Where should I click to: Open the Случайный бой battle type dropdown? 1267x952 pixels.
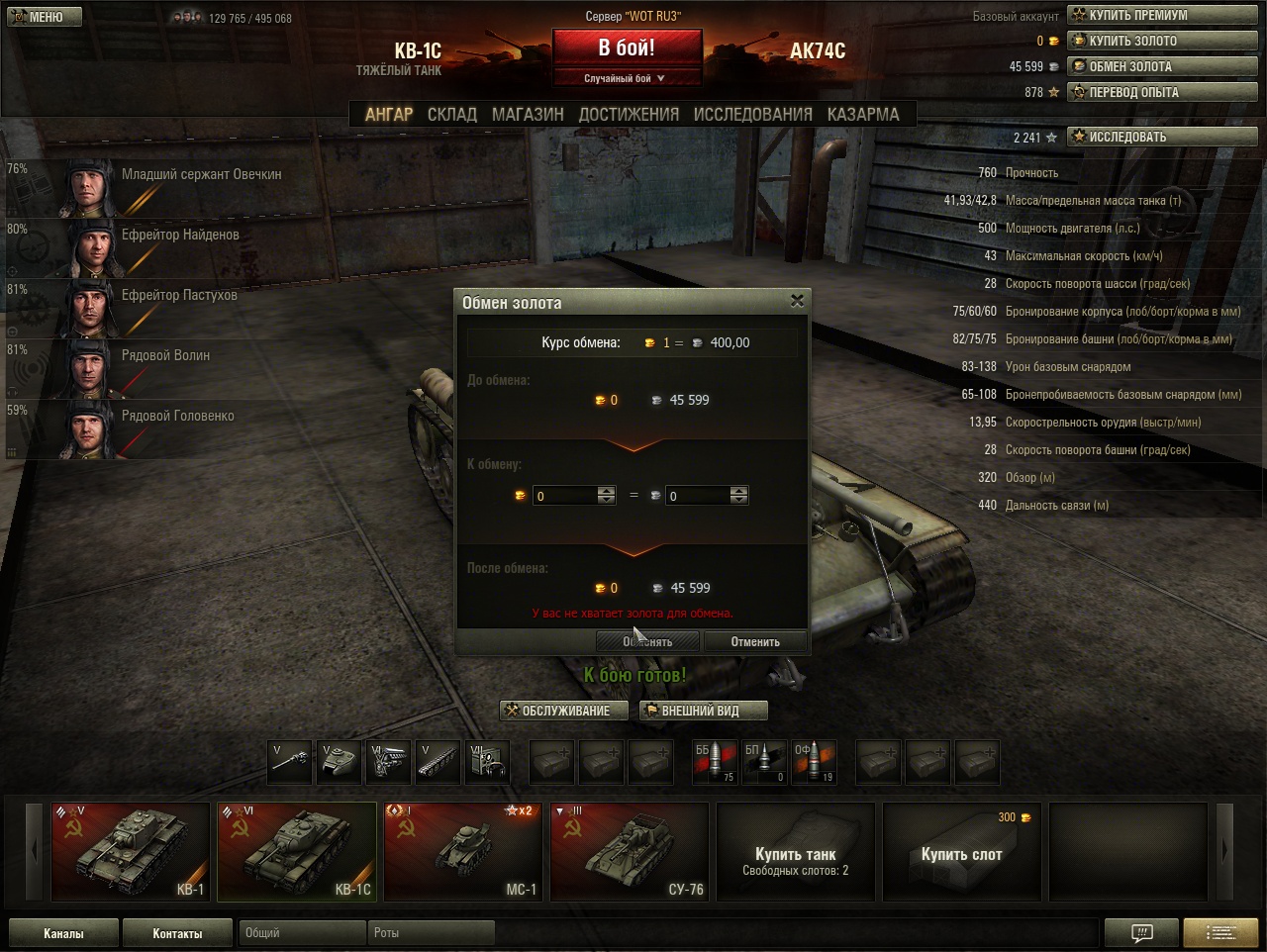pyautogui.click(x=627, y=79)
